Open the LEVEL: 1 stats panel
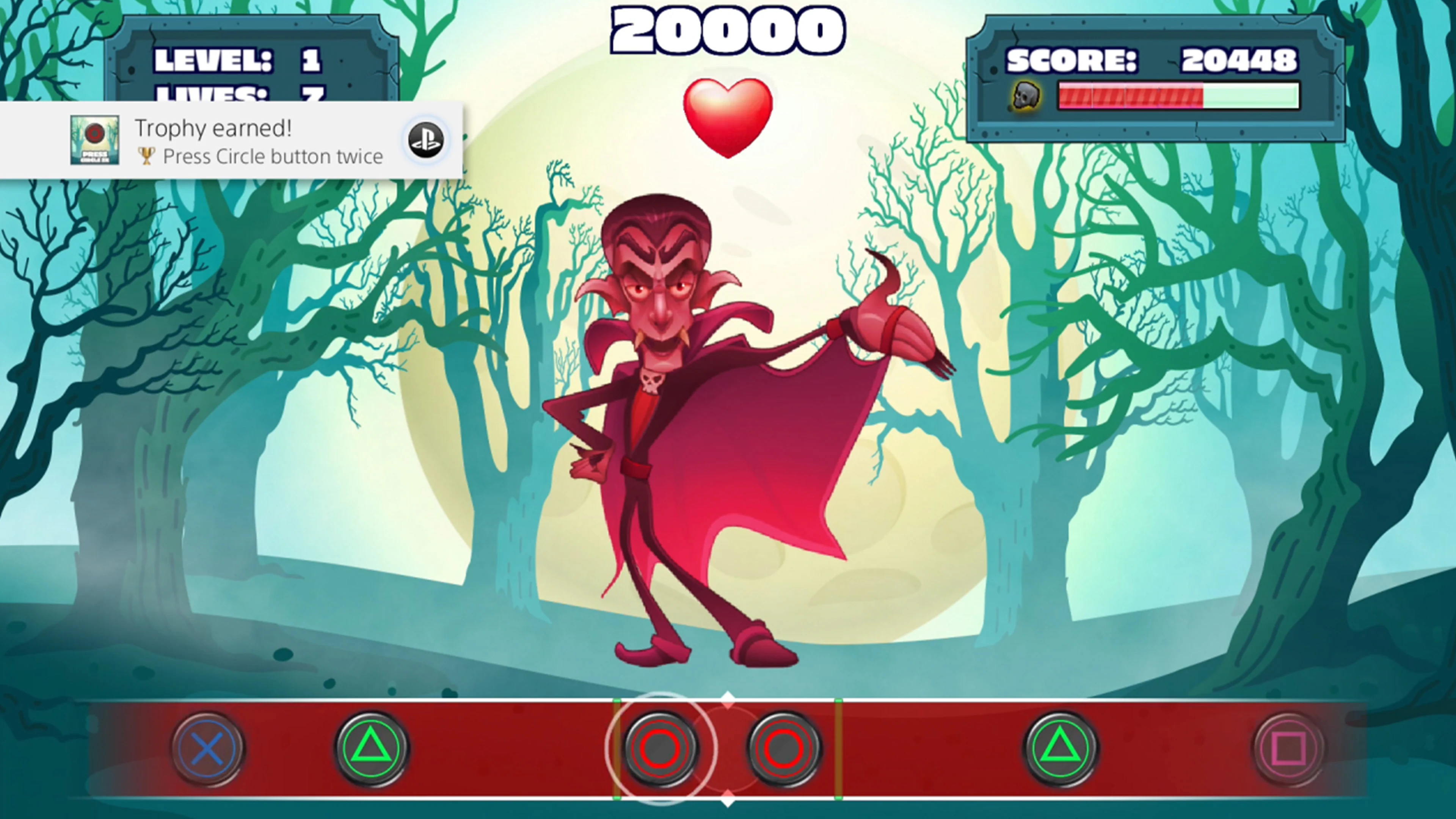Image resolution: width=1456 pixels, height=819 pixels. coord(243,60)
